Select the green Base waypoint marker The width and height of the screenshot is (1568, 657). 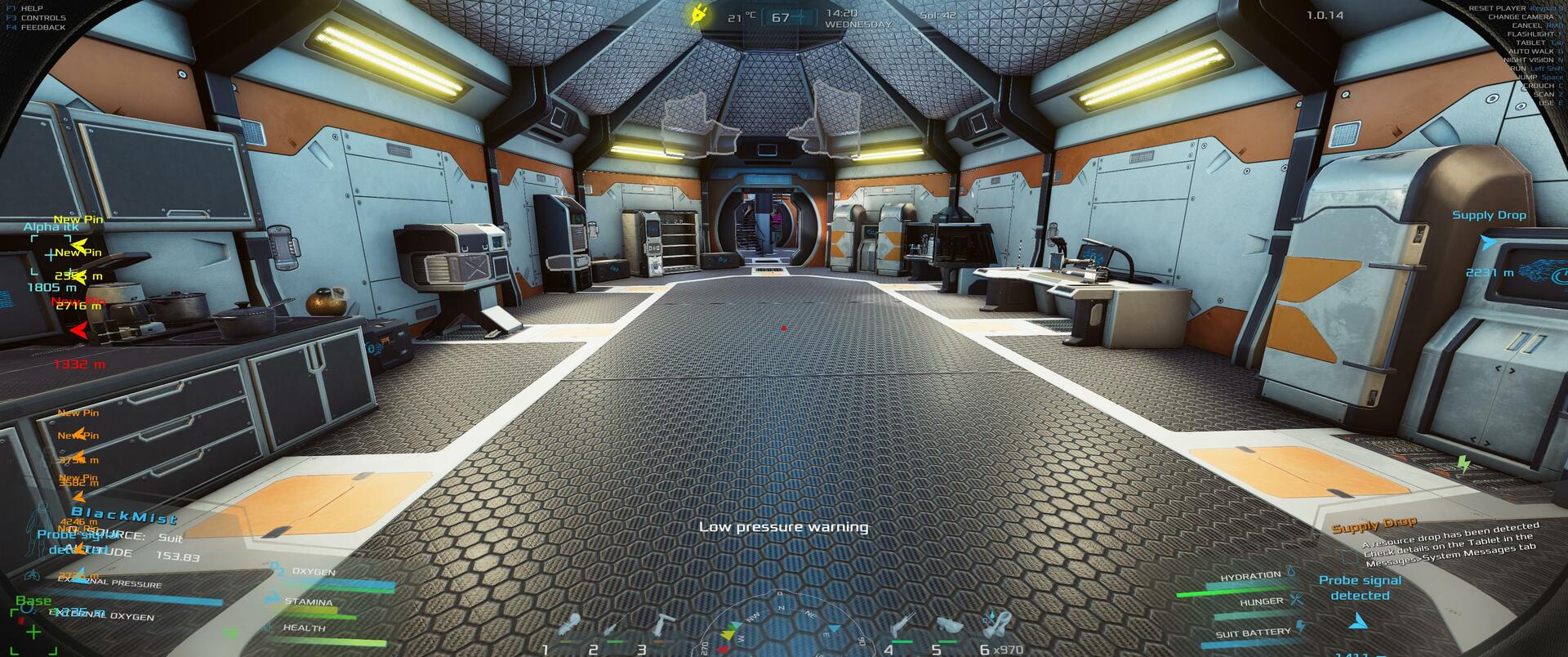click(x=33, y=631)
